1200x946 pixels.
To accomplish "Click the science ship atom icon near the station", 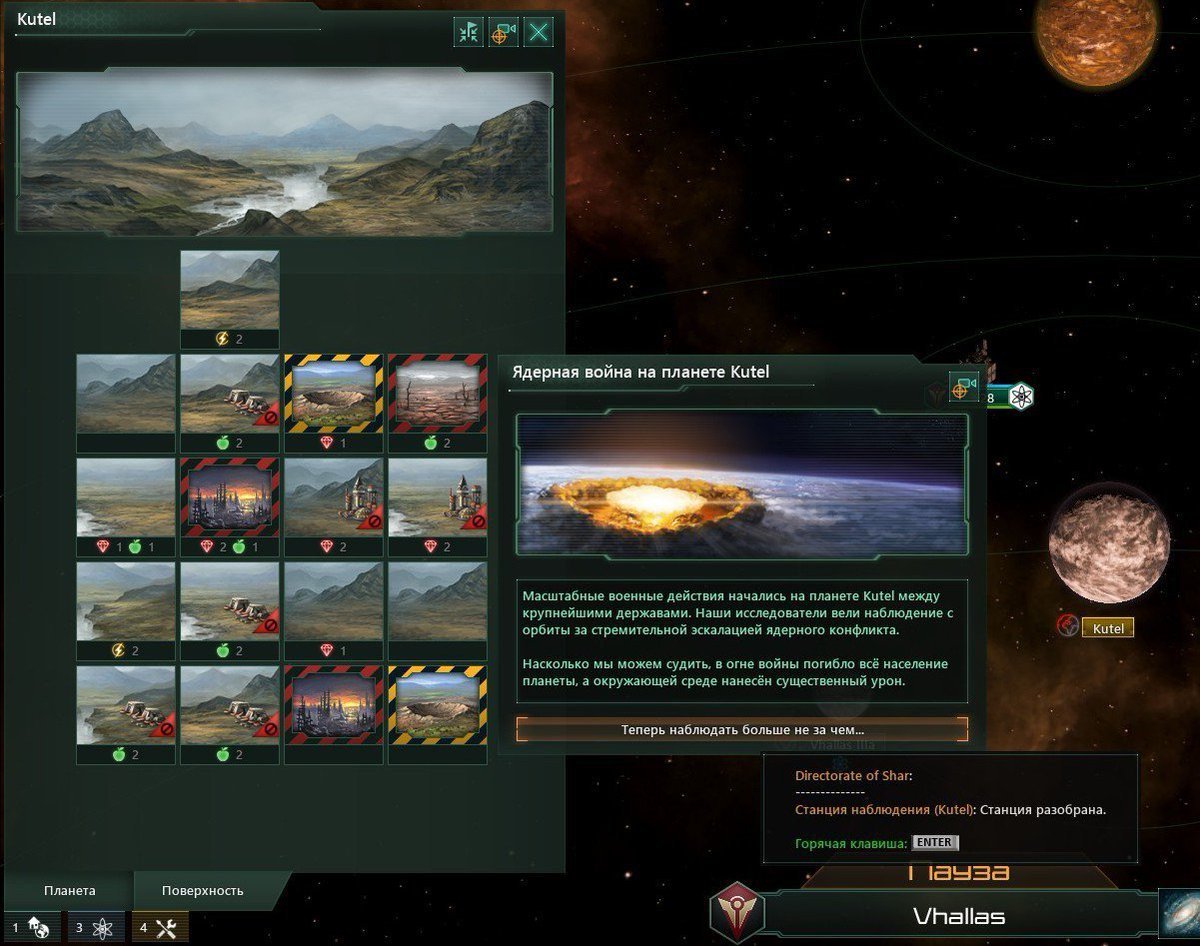I will click(x=1020, y=397).
